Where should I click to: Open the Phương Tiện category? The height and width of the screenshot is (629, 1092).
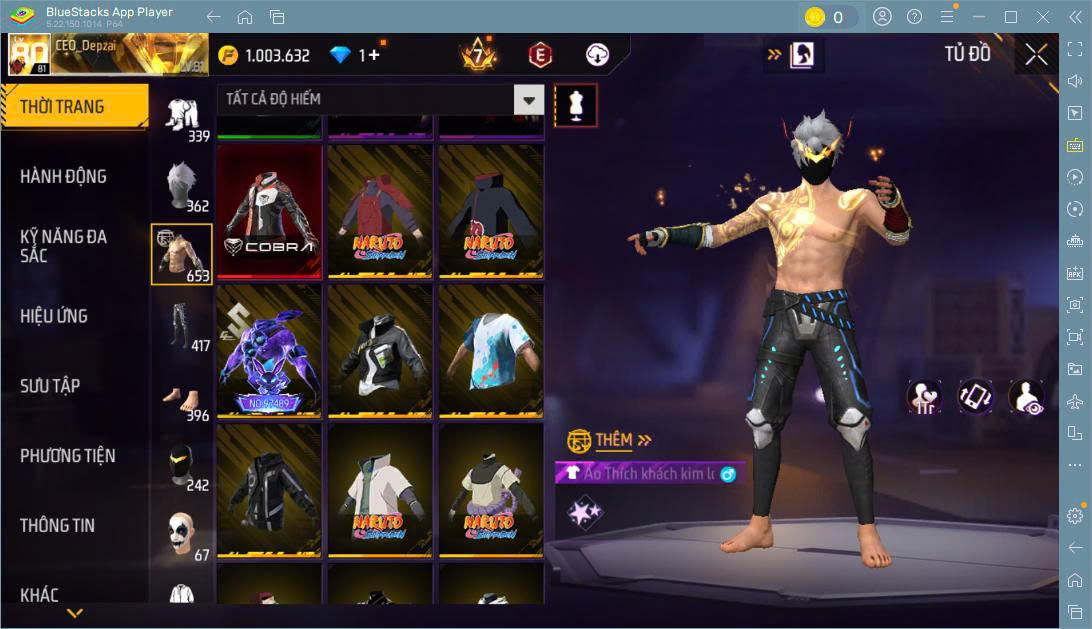(x=68, y=456)
